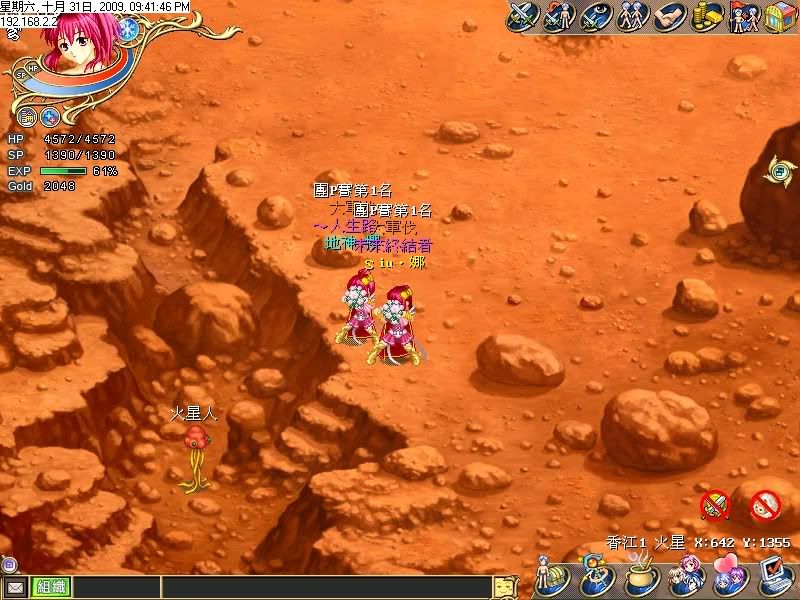Click the red flag team icon

pyautogui.click(x=742, y=17)
